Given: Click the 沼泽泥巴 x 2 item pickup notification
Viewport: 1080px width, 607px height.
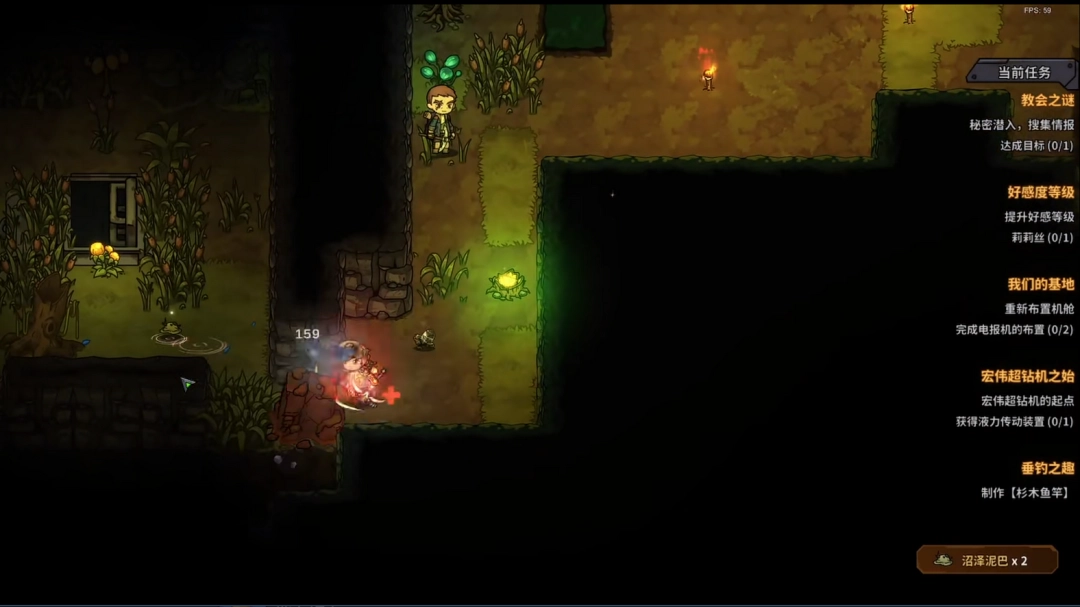Looking at the screenshot, I should point(987,560).
